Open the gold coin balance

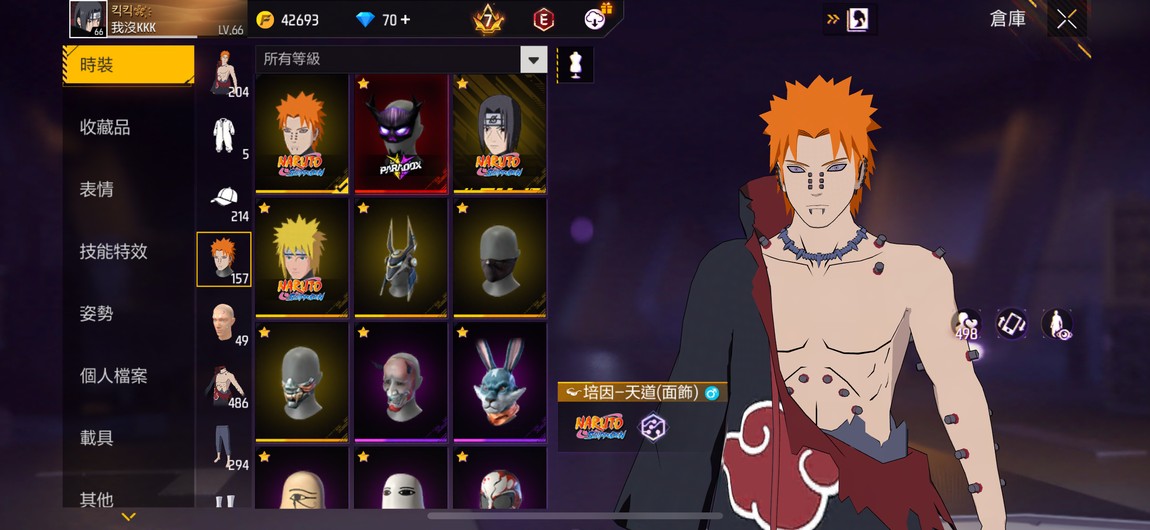[288, 20]
